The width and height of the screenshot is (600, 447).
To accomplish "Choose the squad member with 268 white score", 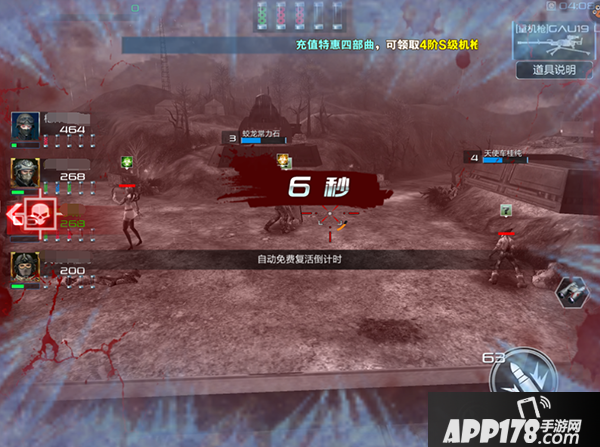I will (x=26, y=172).
